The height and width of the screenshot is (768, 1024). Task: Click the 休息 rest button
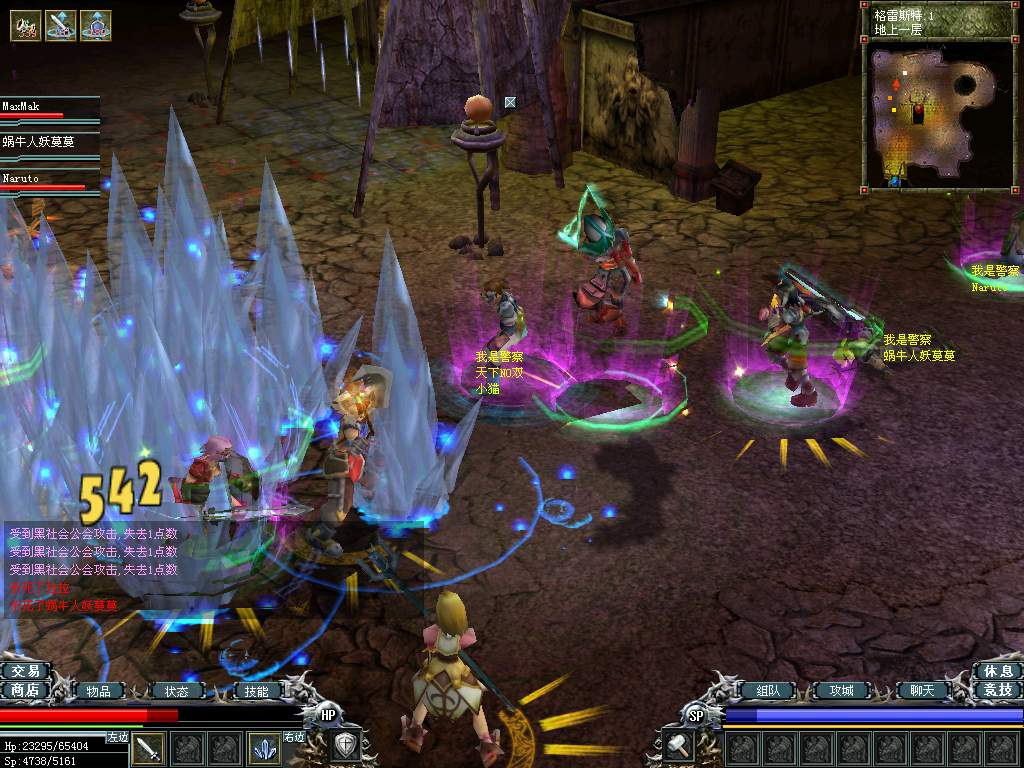click(997, 671)
